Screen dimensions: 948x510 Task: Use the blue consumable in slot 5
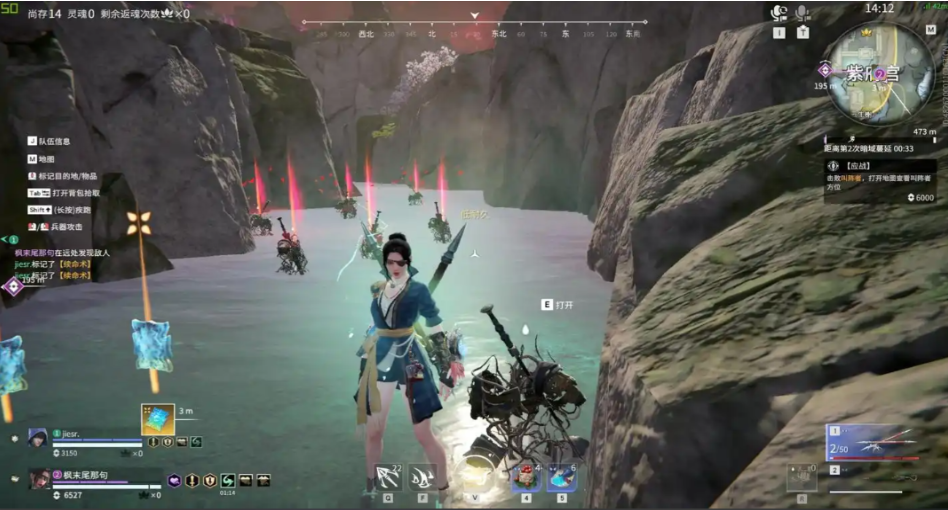(561, 478)
